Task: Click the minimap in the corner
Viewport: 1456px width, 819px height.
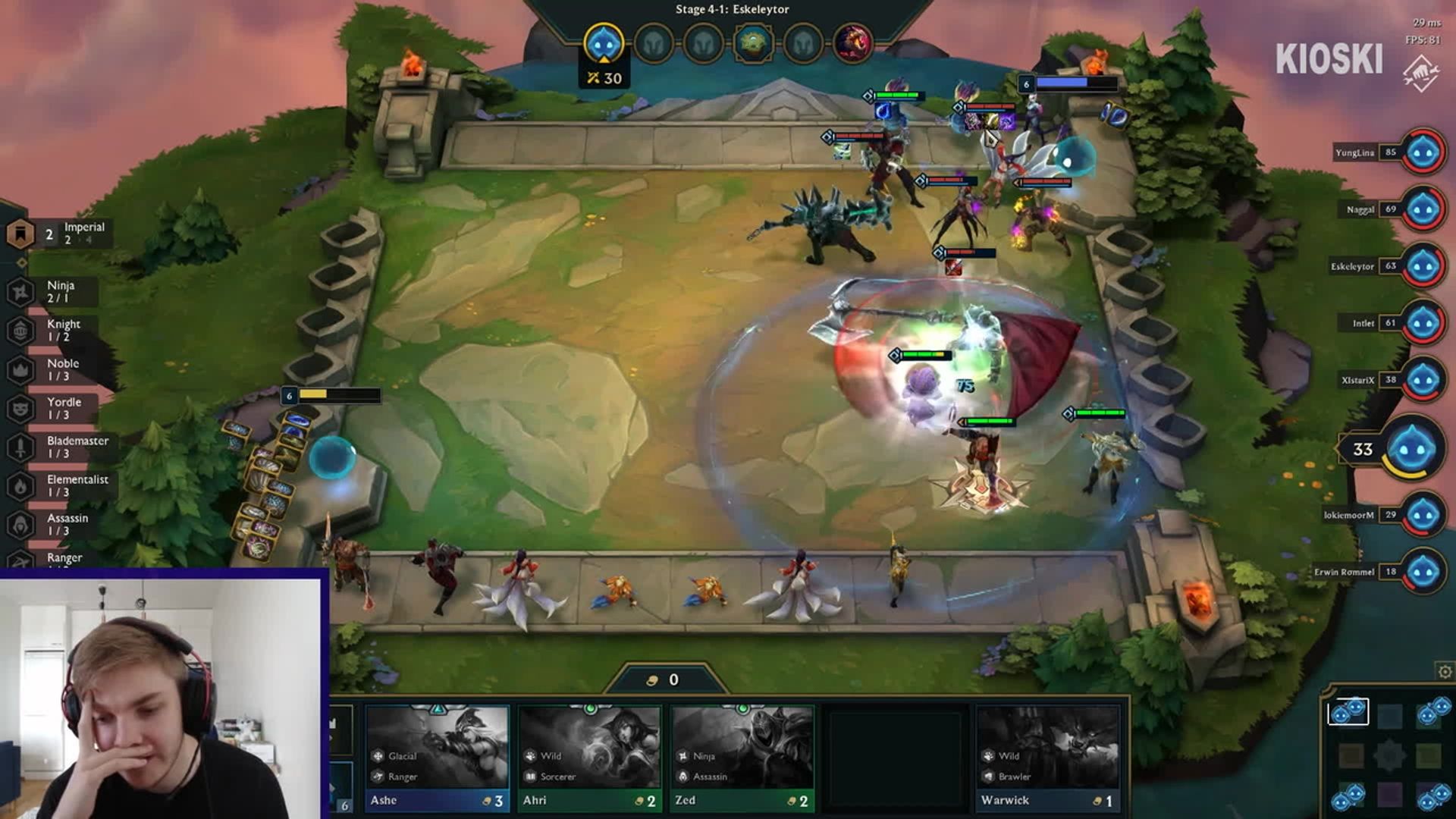Action: [1389, 755]
